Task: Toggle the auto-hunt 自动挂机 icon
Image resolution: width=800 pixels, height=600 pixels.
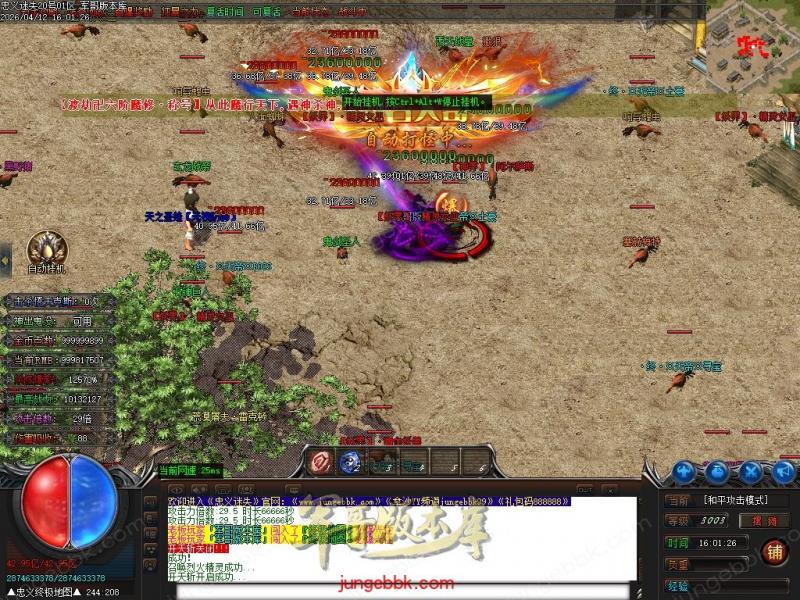Action: [46, 249]
